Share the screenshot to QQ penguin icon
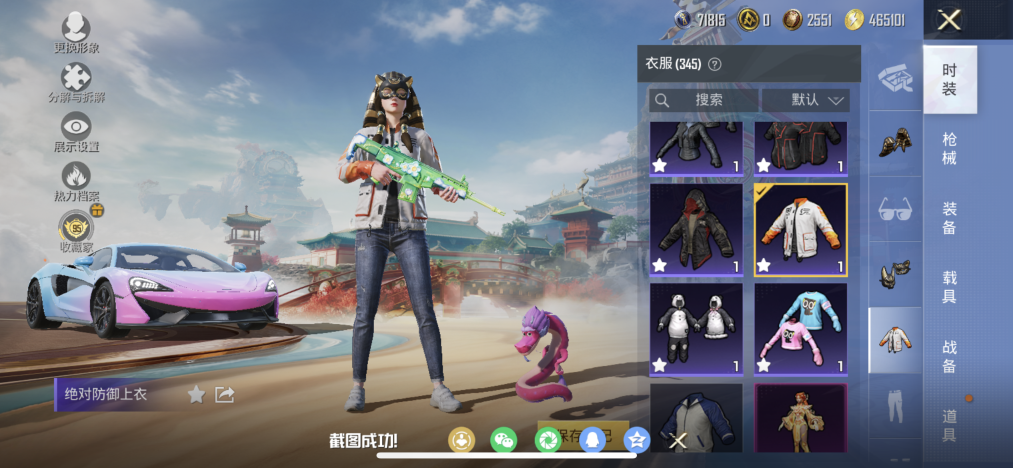Viewport: 1013px width, 468px height. coord(592,440)
